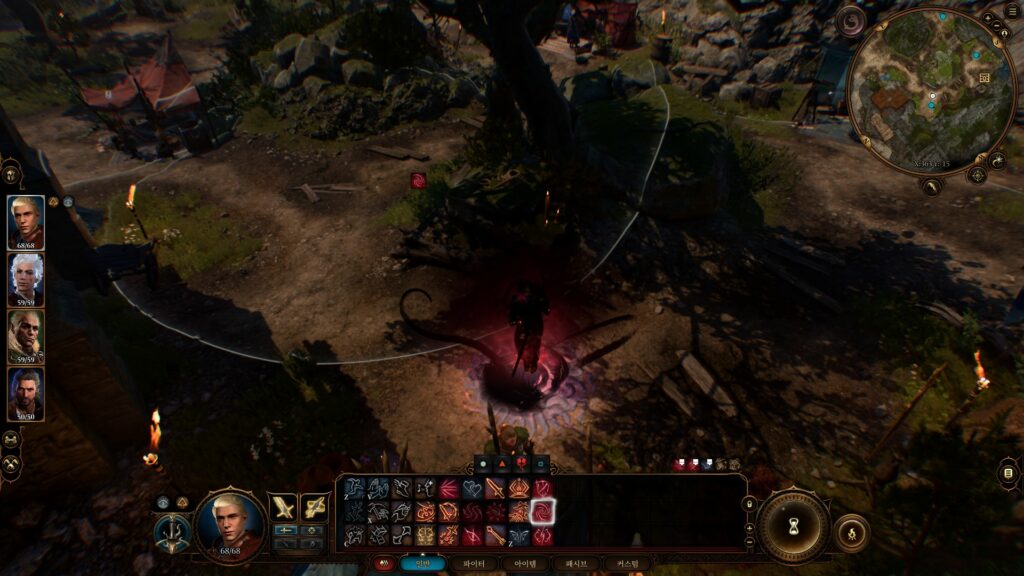1024x576 pixels.
Task: Select the bald companion portrait with 59/59 health
Action: click(26, 334)
